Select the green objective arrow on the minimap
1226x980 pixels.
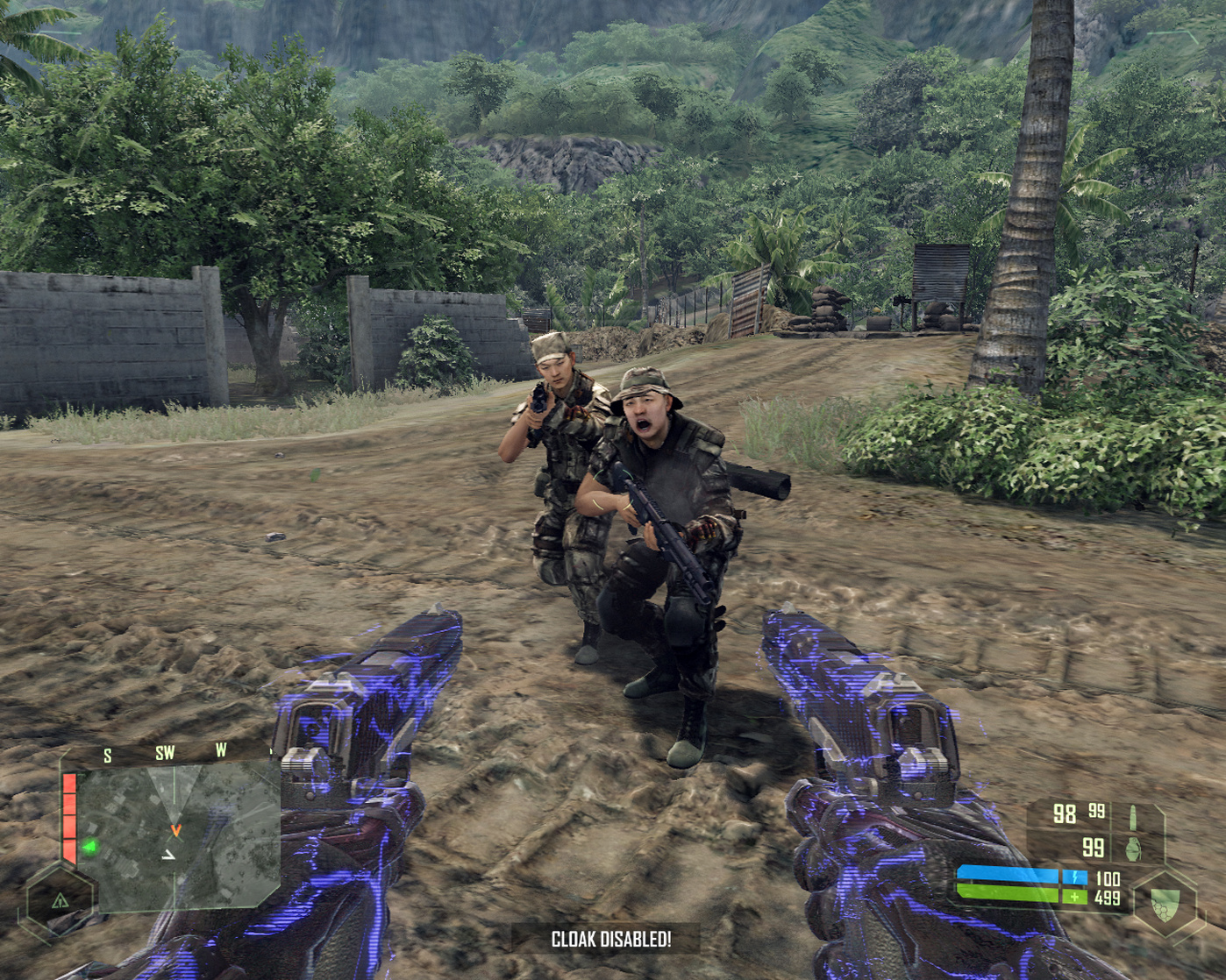(89, 847)
